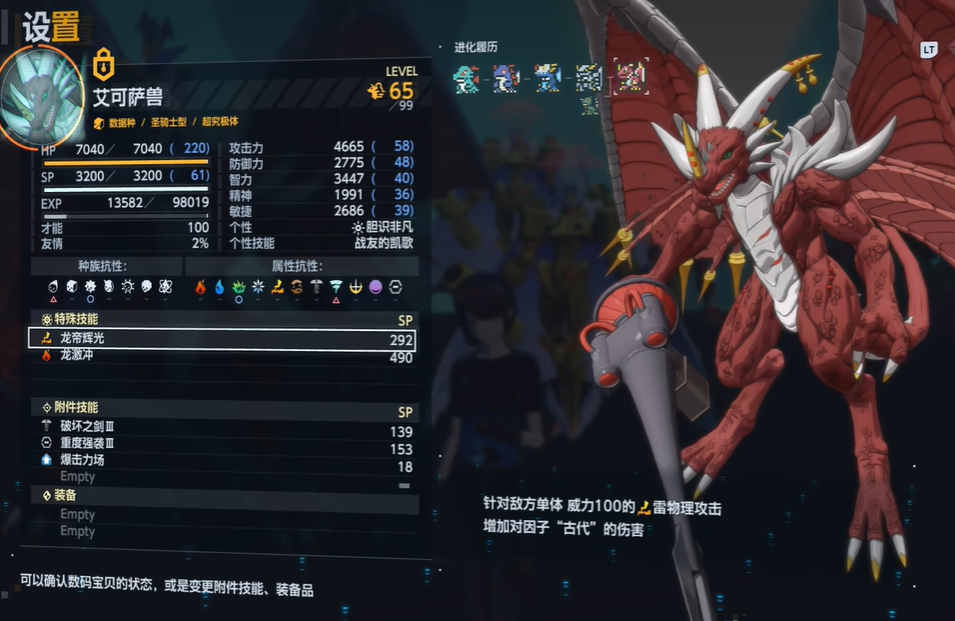Select the first teal sprite in evolution history
955x621 pixels.
465,77
